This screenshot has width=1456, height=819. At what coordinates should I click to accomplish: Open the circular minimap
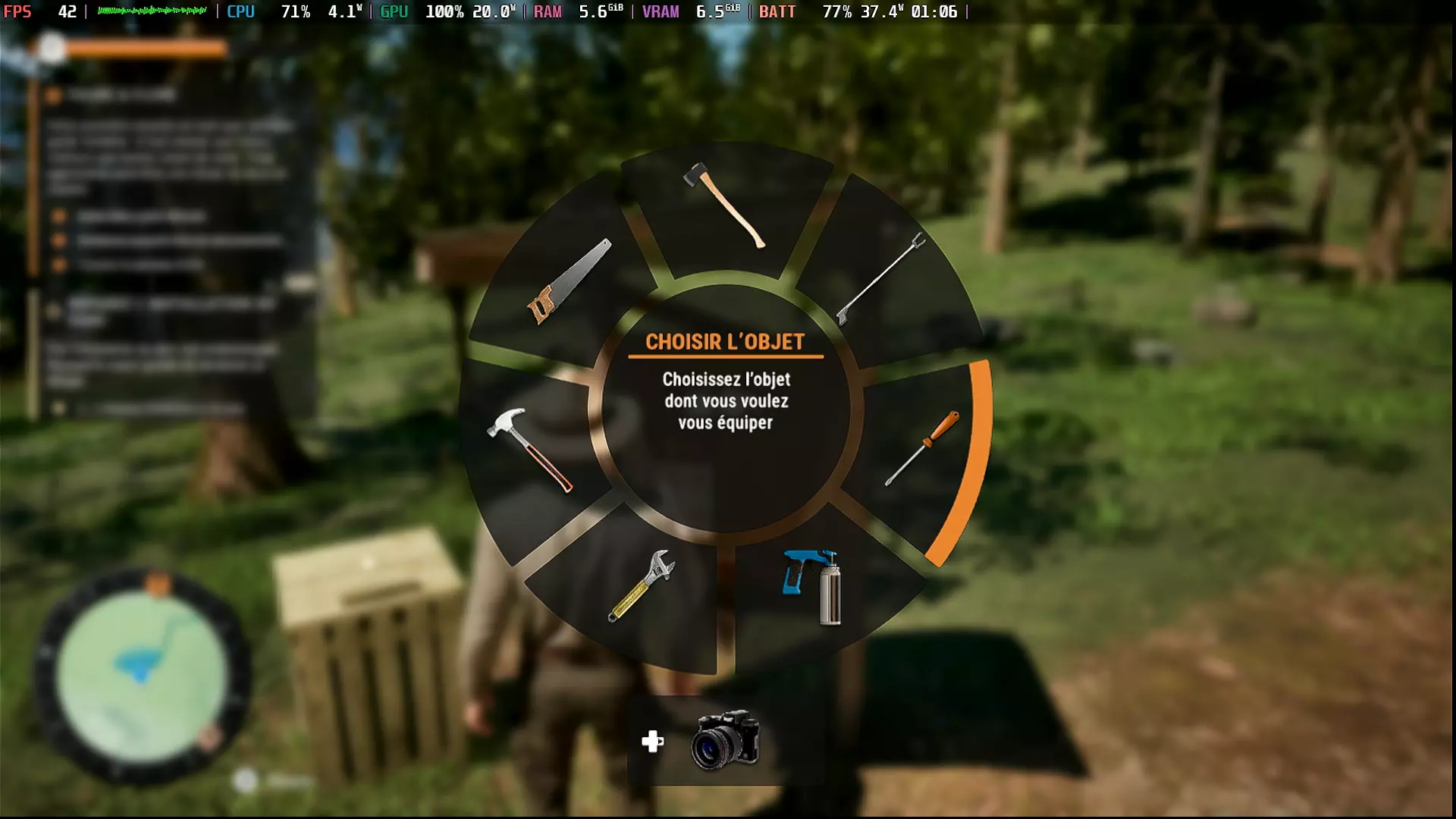142,675
